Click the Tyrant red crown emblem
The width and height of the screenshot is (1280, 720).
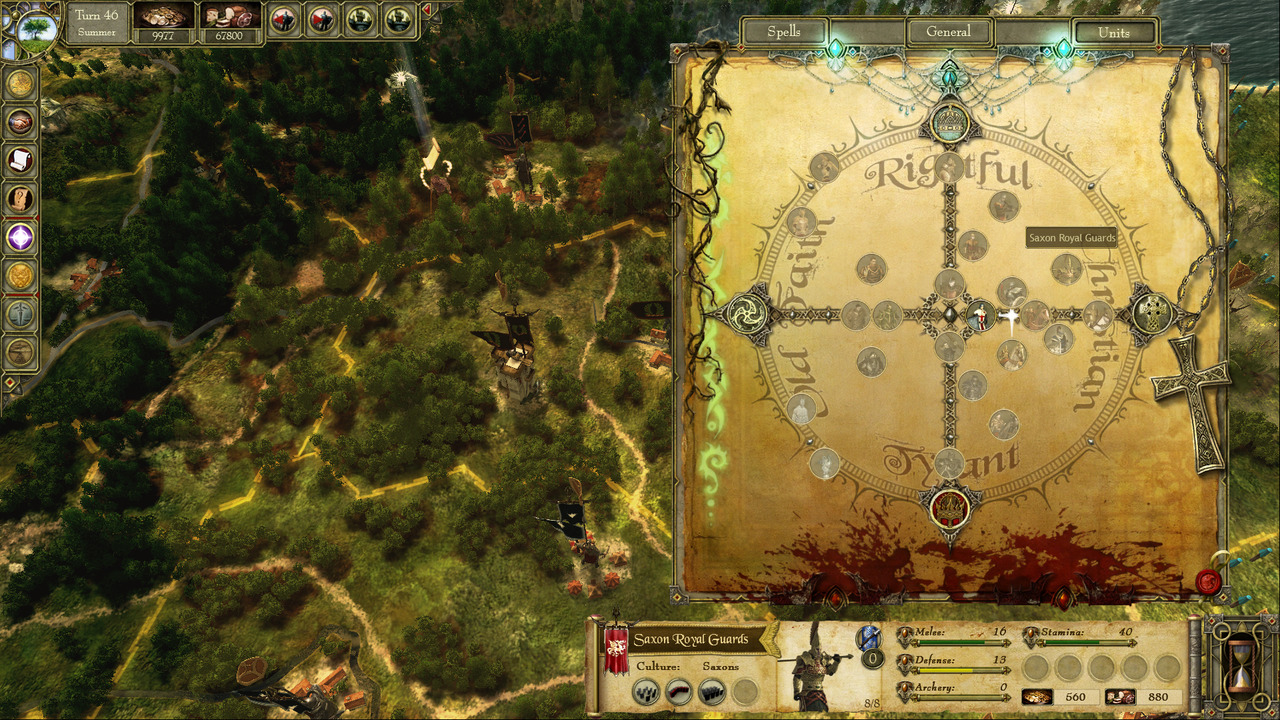coord(948,508)
